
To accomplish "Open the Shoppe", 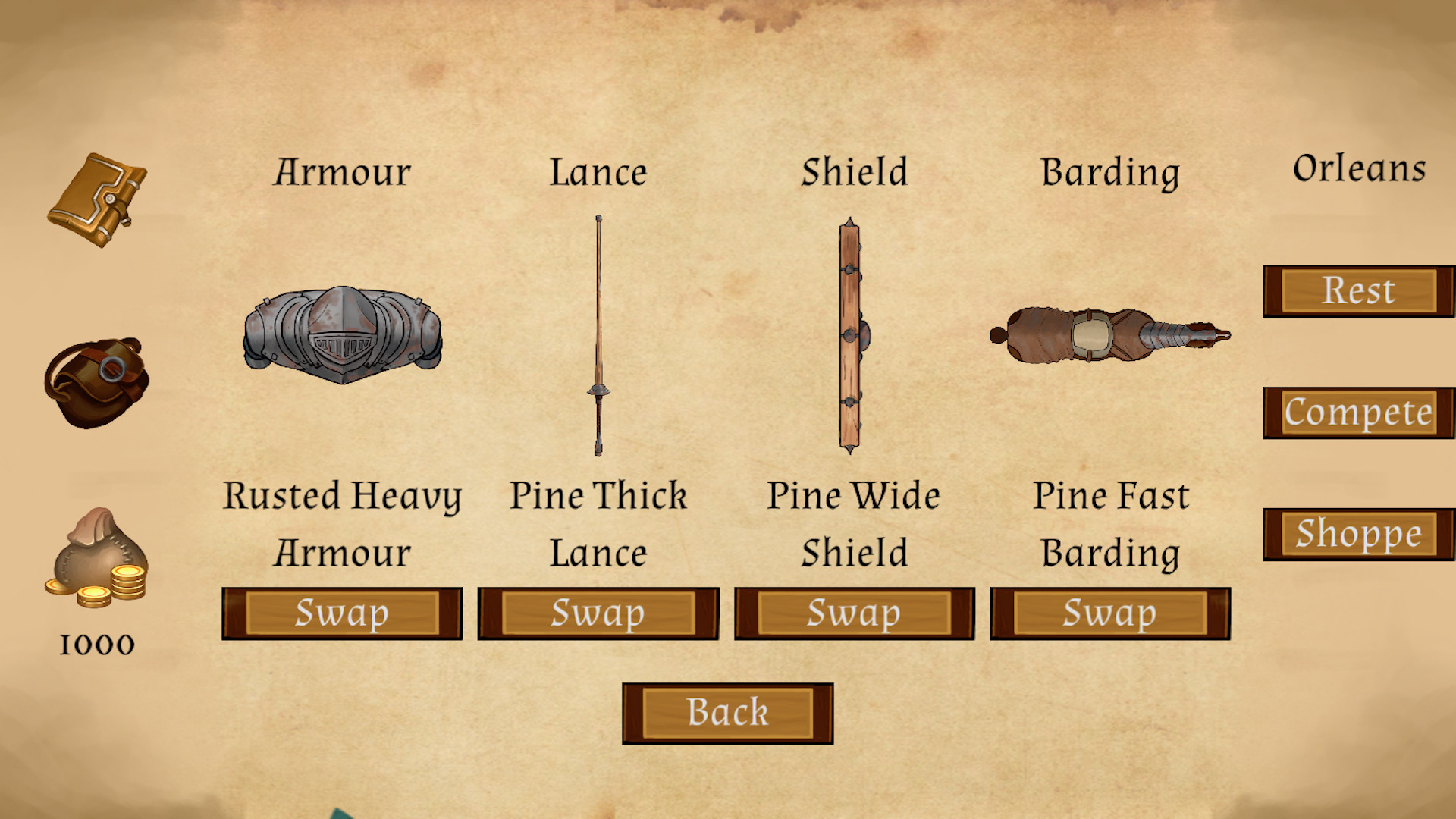I will click(1357, 533).
